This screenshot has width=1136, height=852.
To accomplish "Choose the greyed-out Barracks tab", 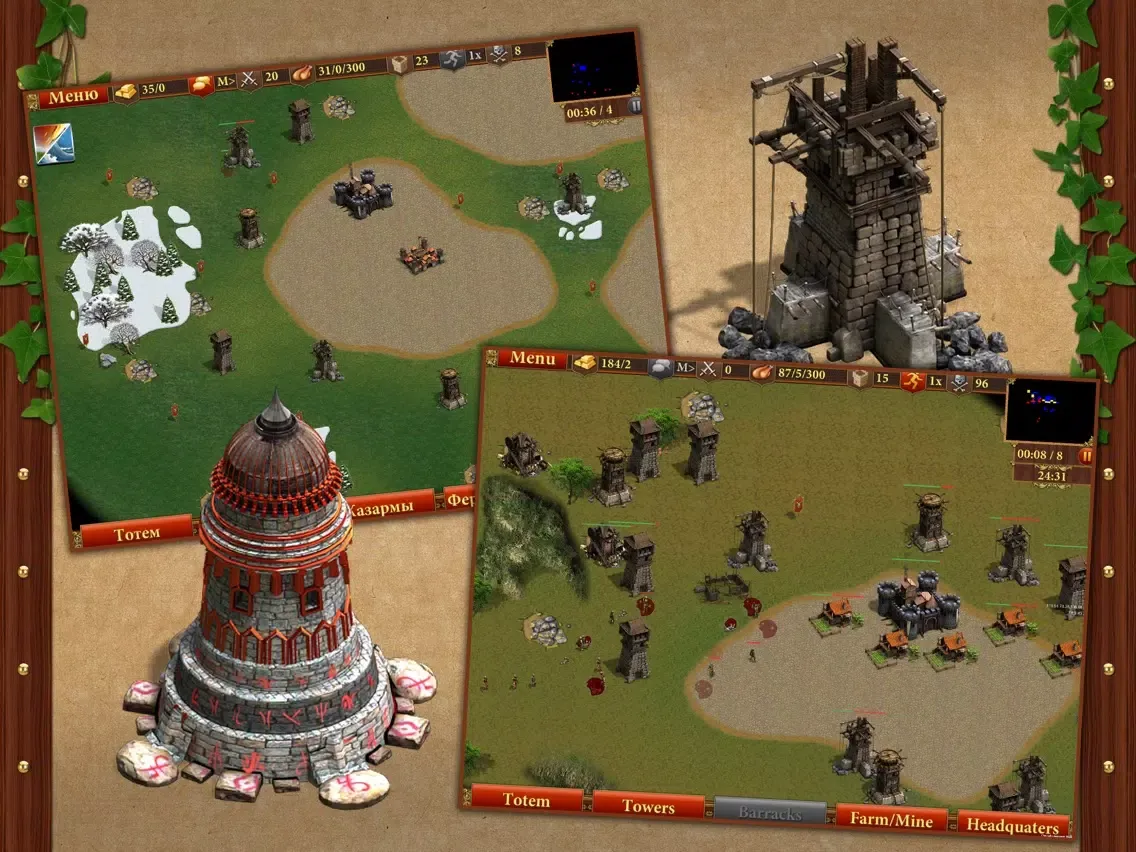I will (769, 813).
